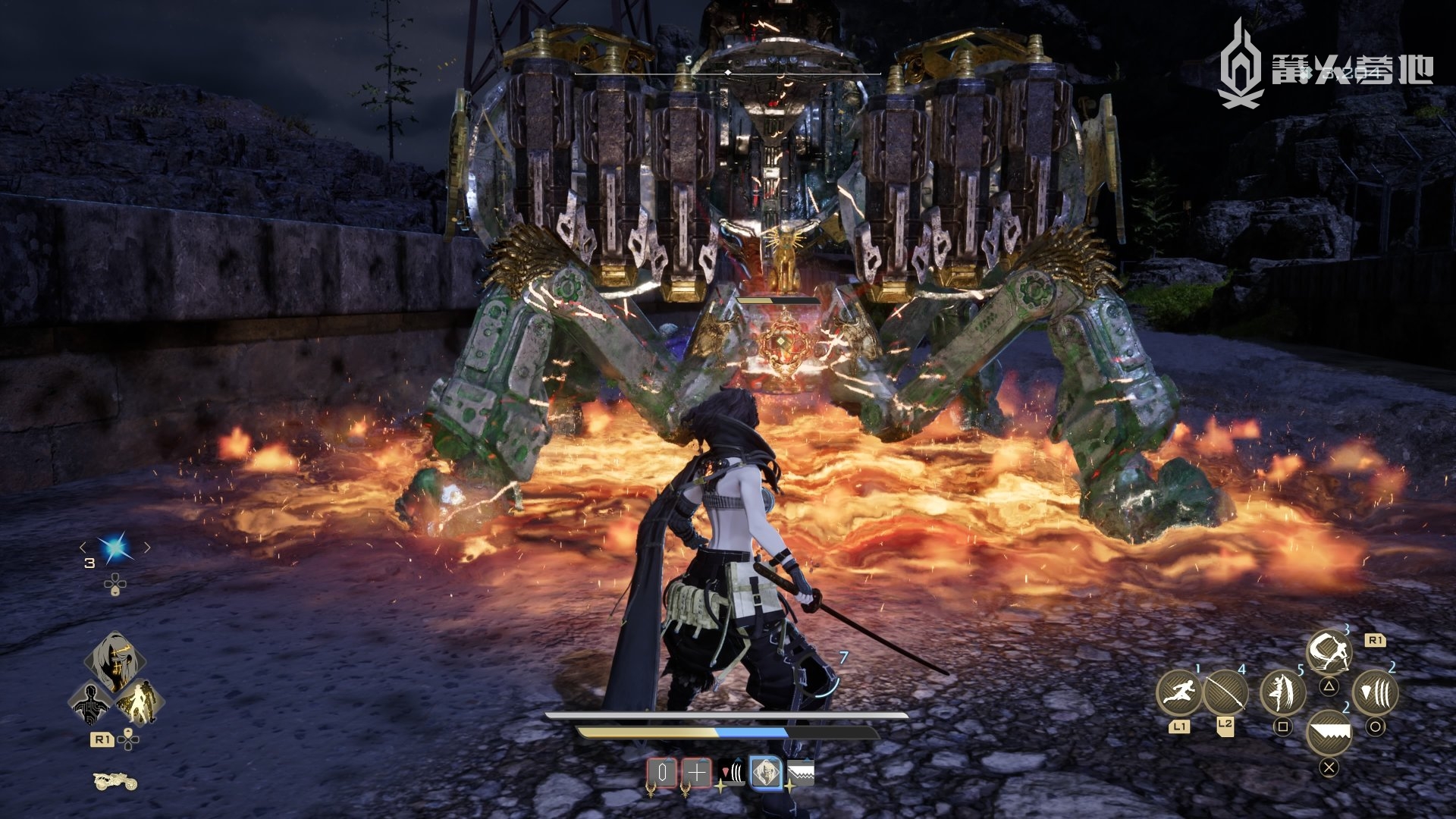Click the red-bordered cross status icon
This screenshot has width=1456, height=819.
coord(696,773)
